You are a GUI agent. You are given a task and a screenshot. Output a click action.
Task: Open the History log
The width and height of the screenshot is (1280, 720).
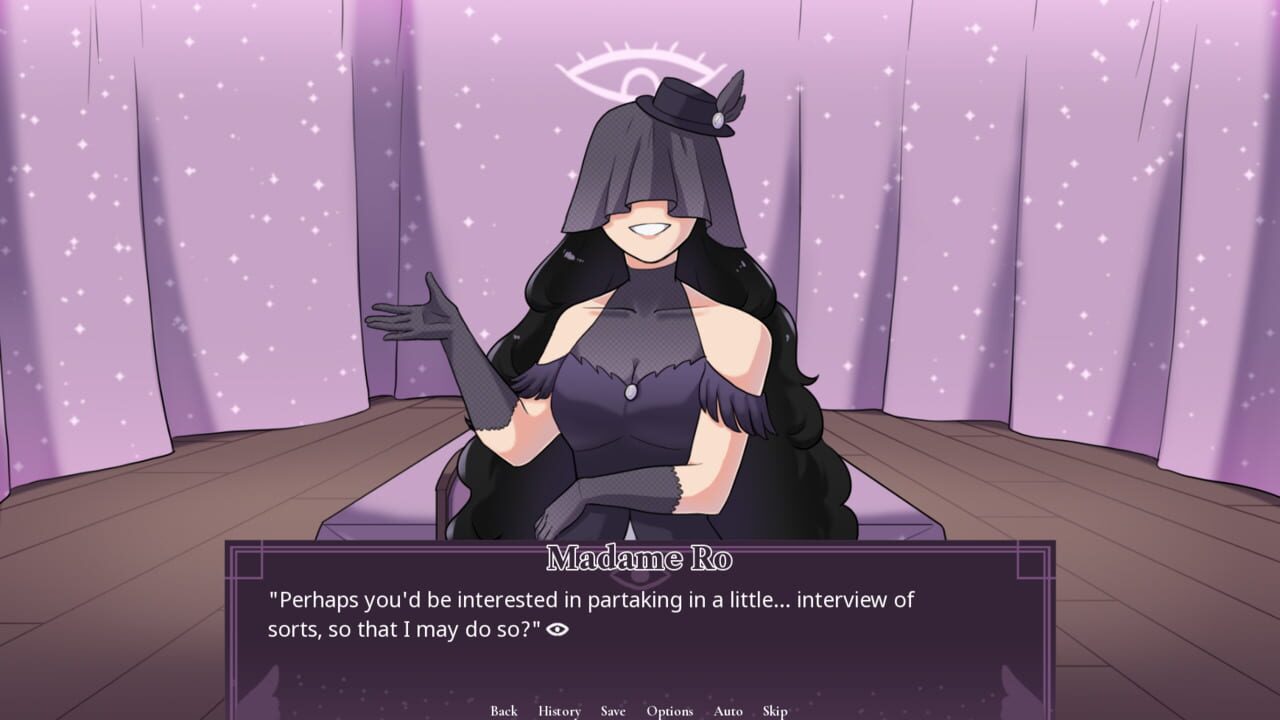click(x=558, y=711)
